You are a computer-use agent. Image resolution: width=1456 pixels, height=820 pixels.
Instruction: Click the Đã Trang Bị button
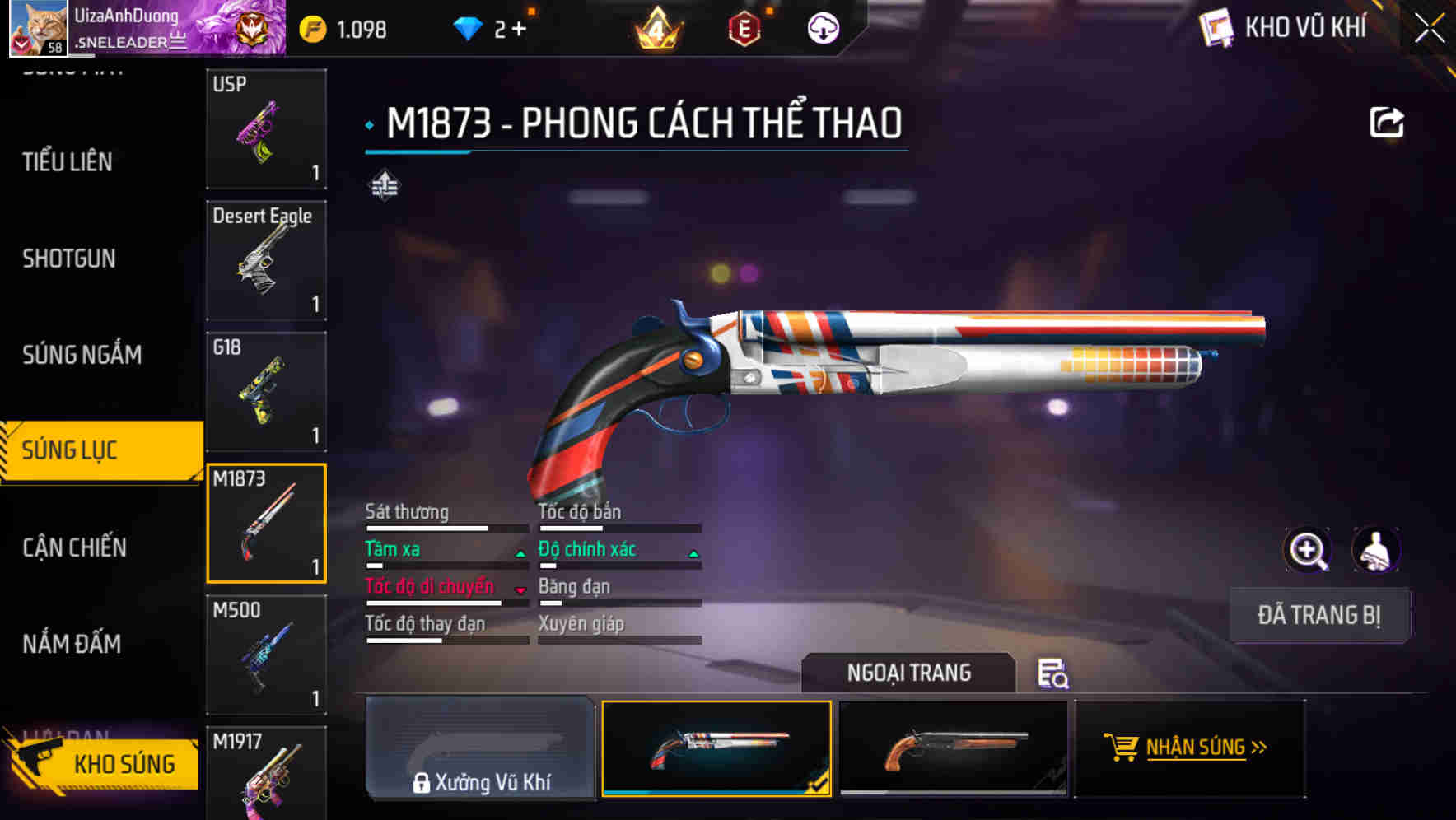point(1318,615)
